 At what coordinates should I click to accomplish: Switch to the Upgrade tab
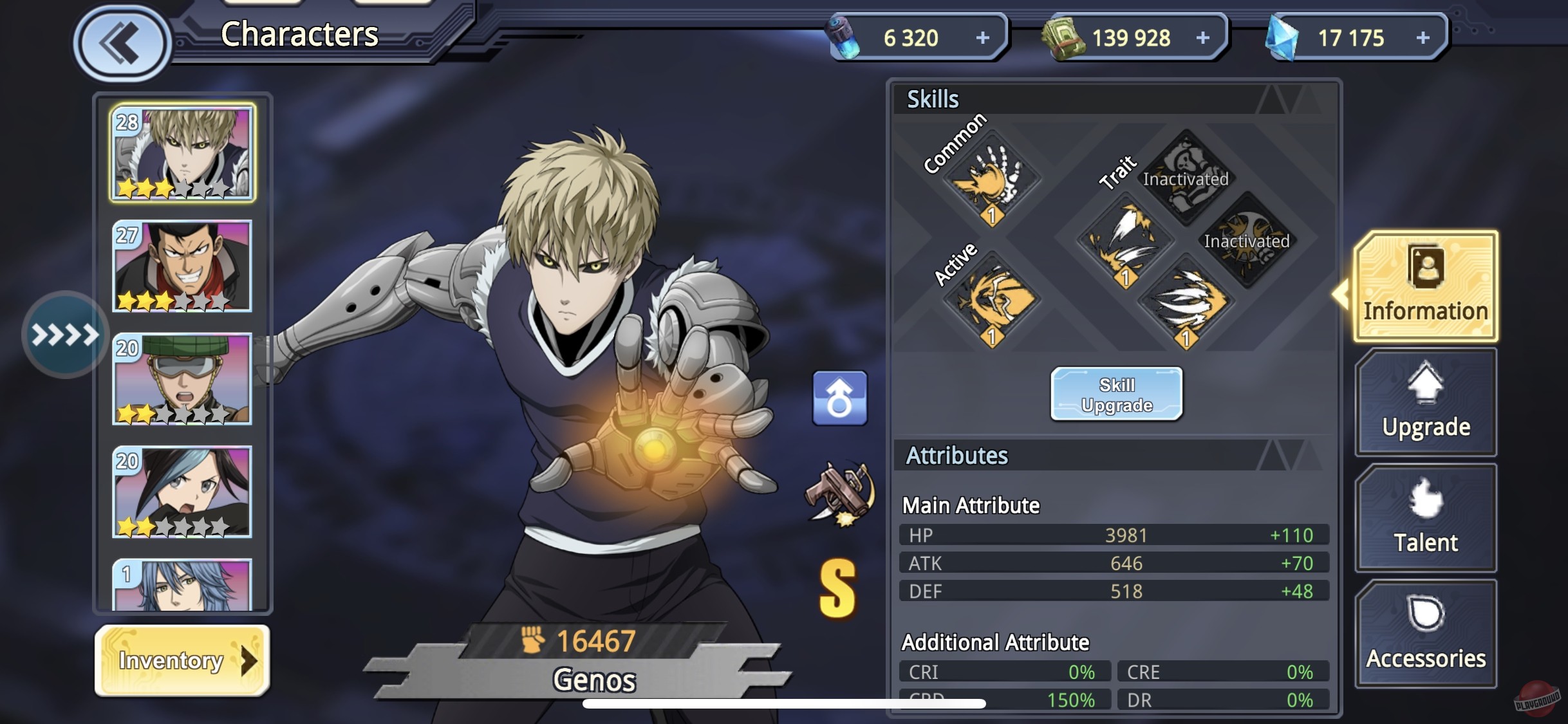(x=1426, y=402)
